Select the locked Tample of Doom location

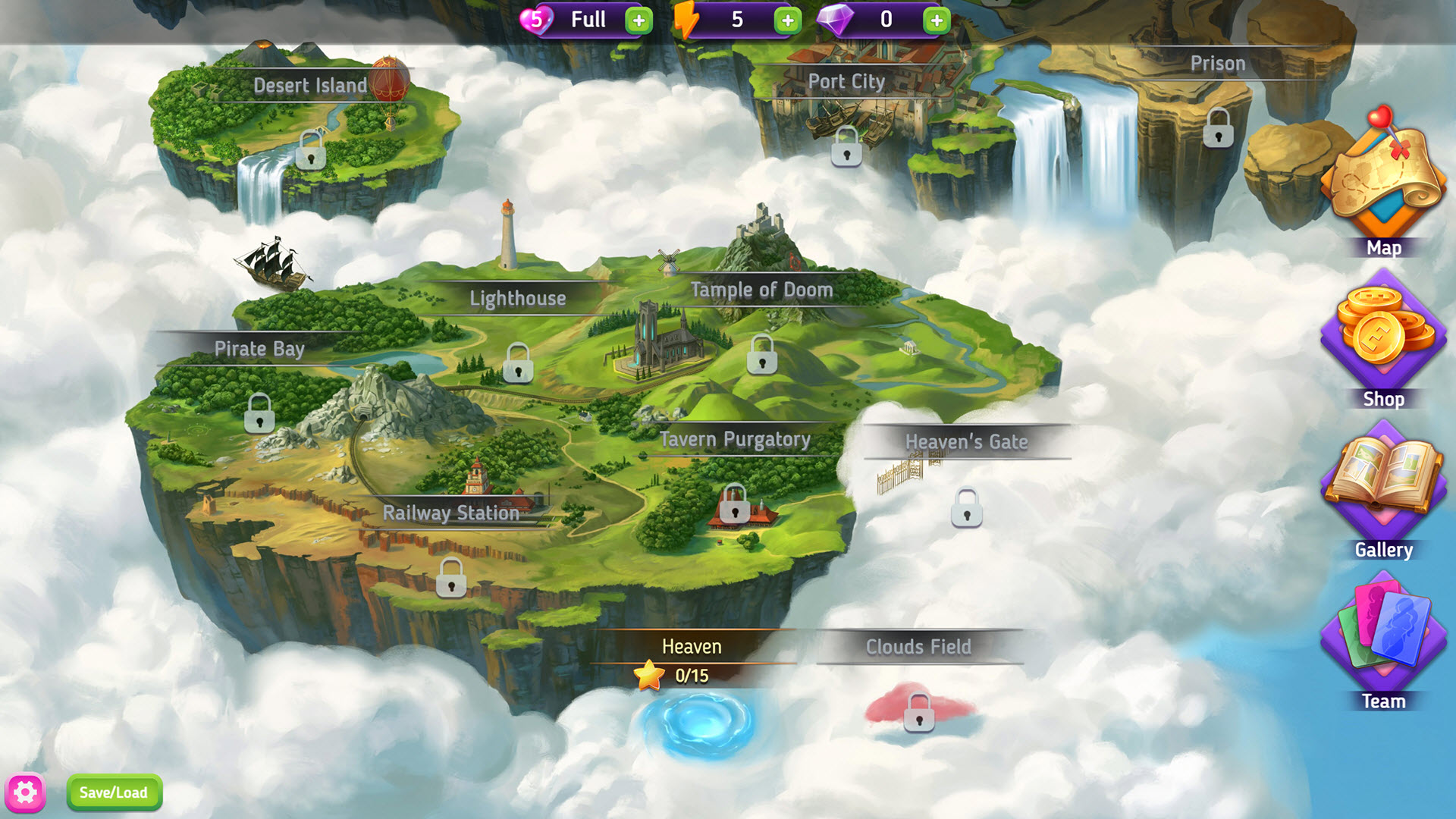(x=762, y=355)
